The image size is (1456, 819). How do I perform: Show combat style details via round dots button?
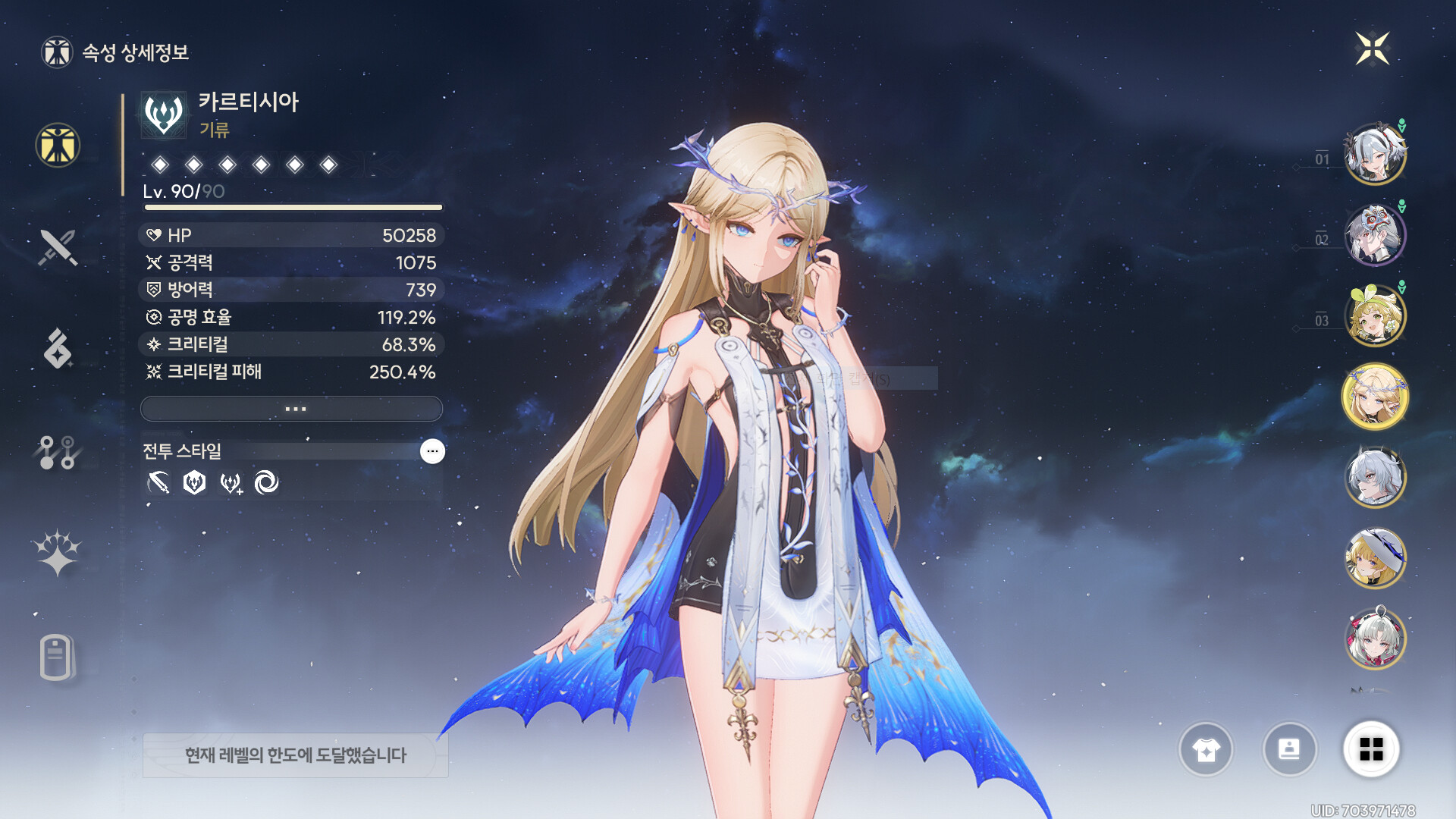pos(432,451)
